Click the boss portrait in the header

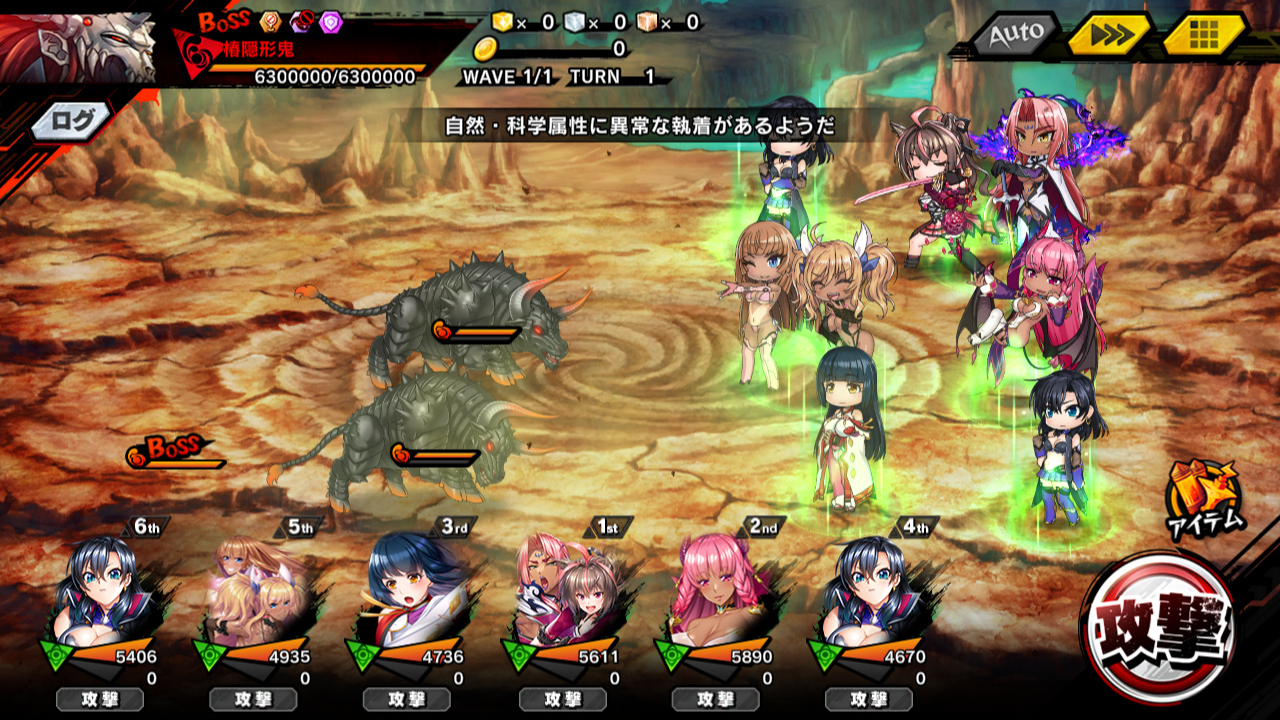click(78, 45)
